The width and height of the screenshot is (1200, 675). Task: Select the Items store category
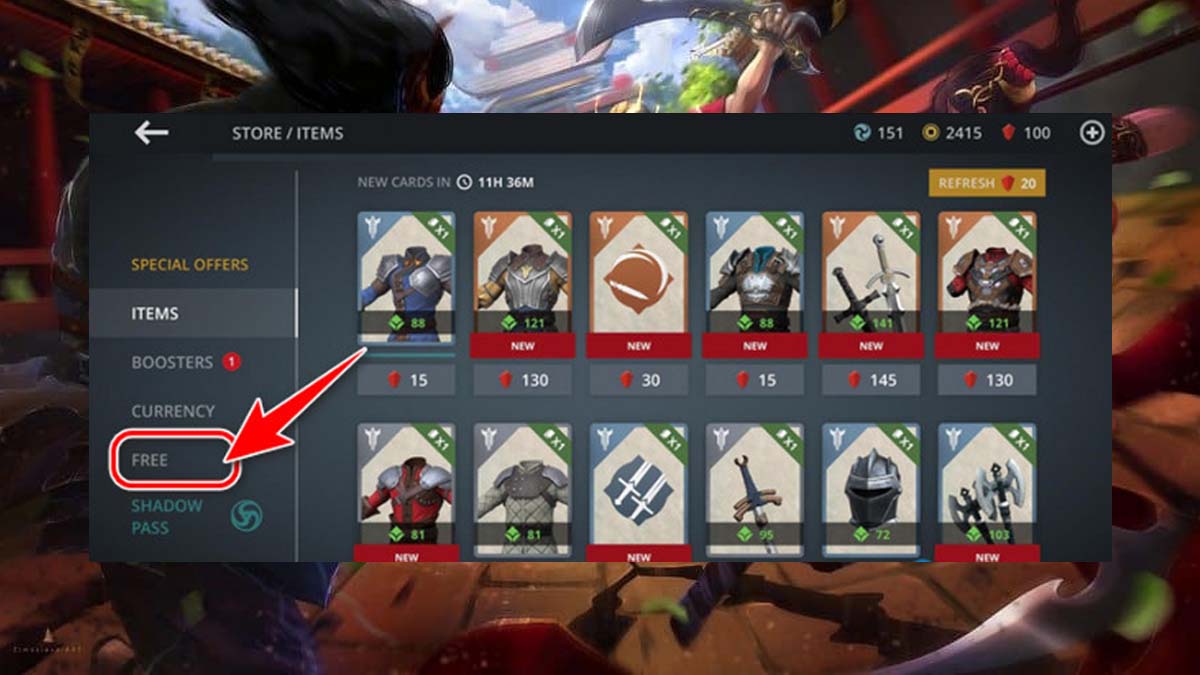[x=155, y=313]
